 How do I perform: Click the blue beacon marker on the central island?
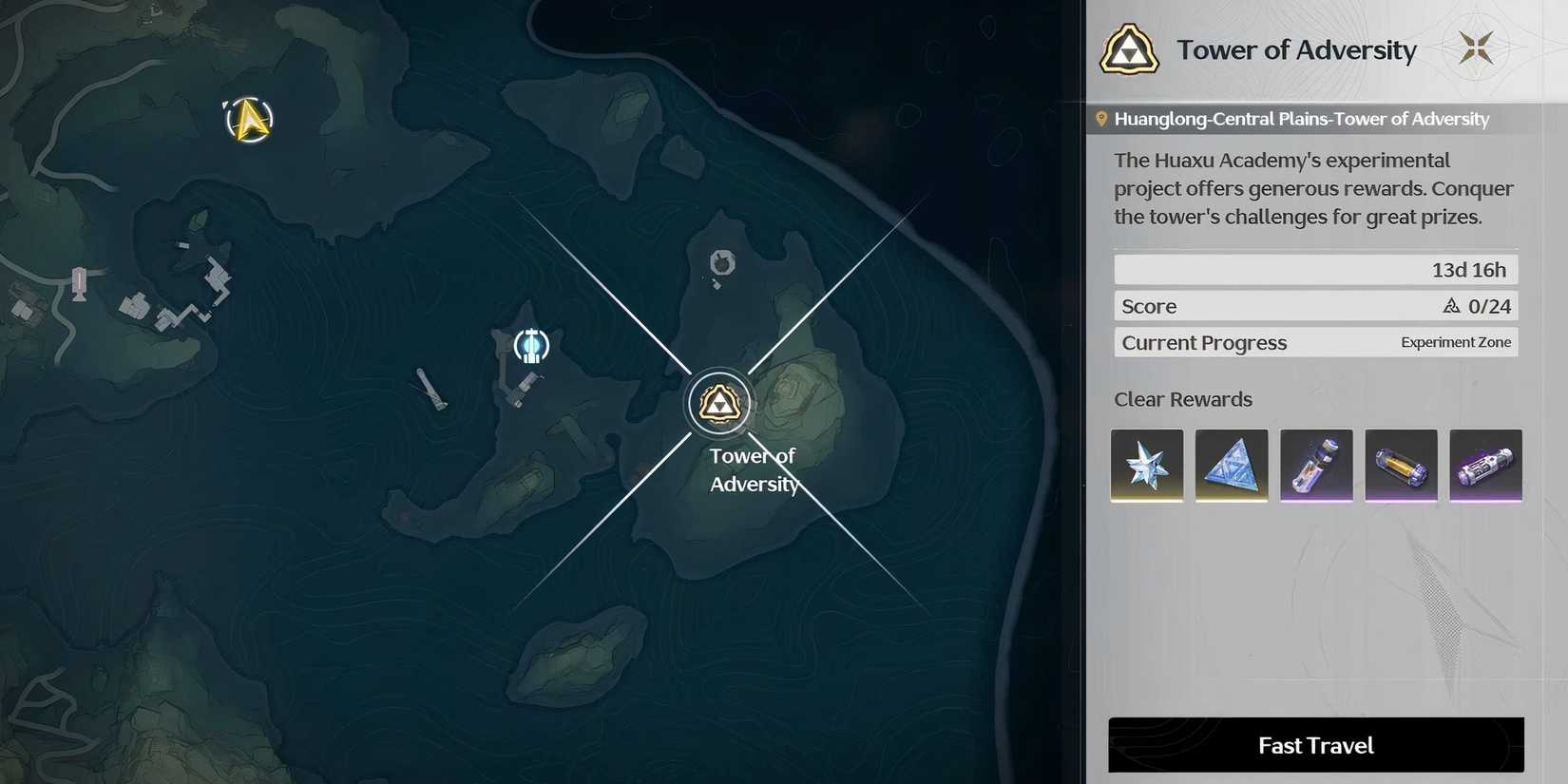tap(530, 346)
